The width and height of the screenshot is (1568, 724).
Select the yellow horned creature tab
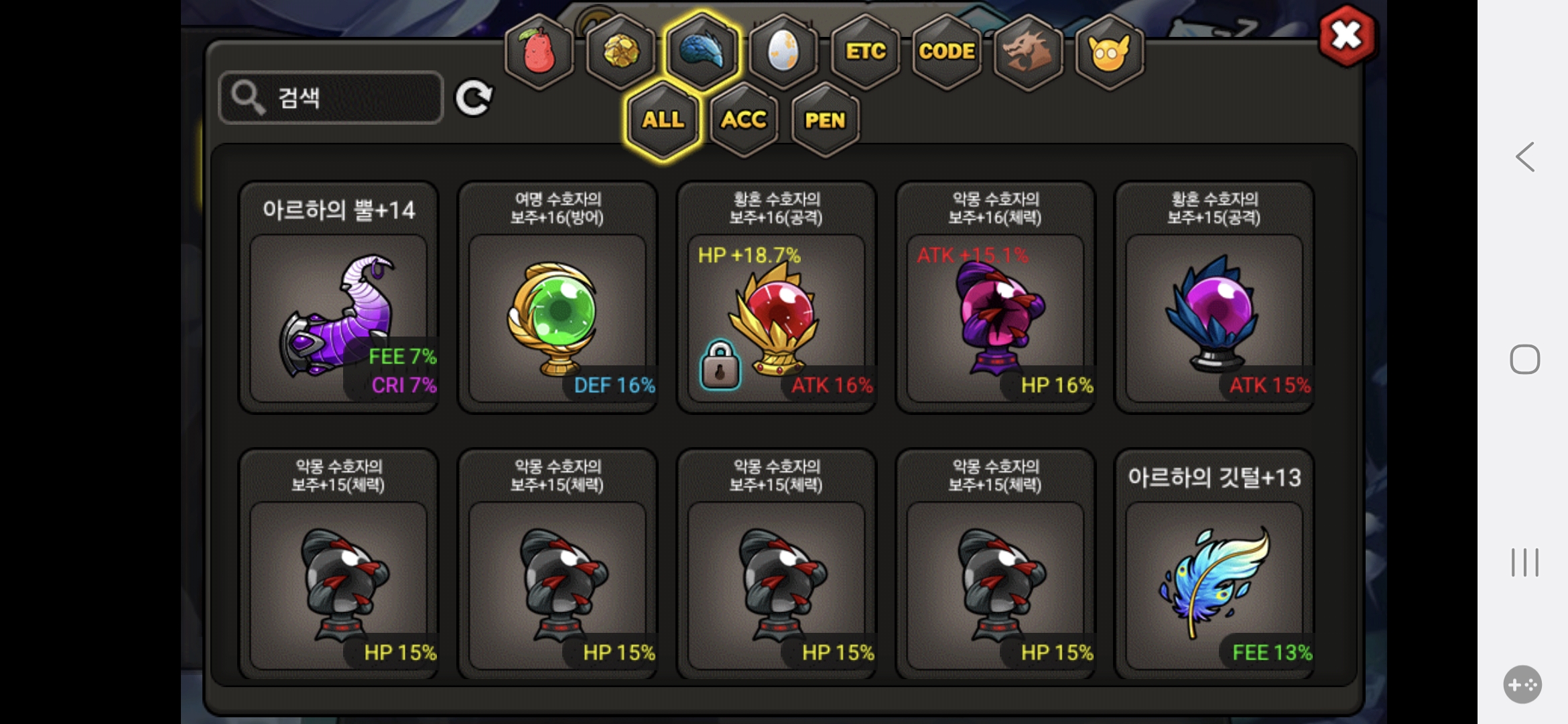click(x=1109, y=52)
